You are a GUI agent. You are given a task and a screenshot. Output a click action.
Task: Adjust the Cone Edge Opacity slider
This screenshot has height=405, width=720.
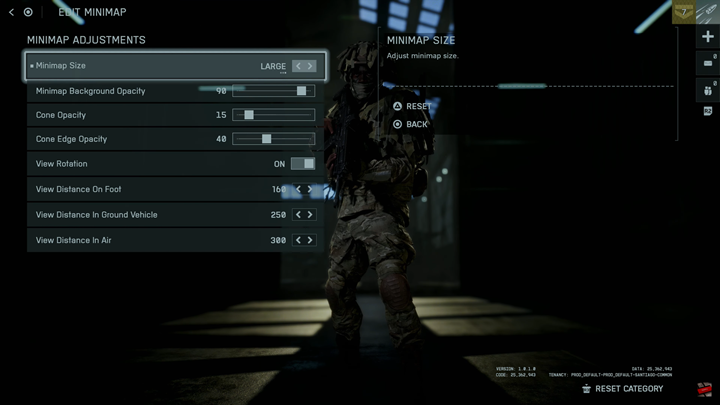(266, 139)
